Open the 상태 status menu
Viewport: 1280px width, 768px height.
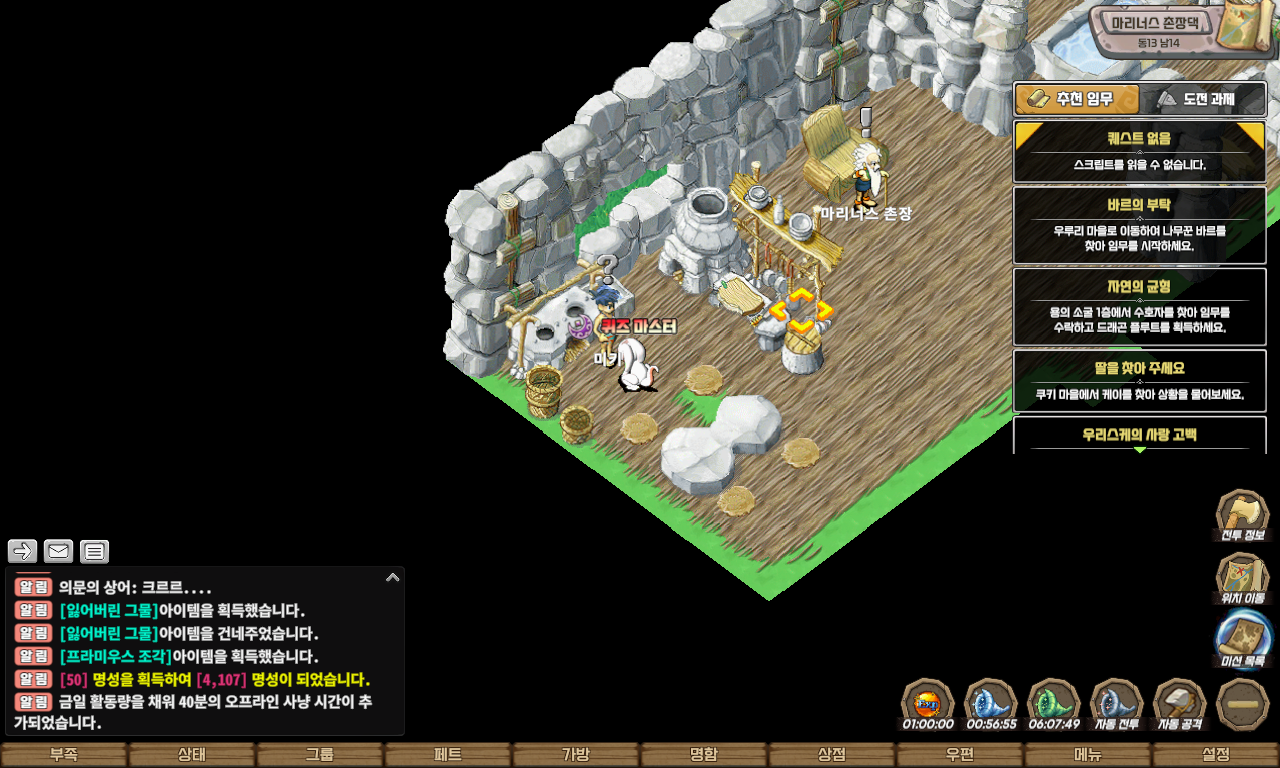(x=192, y=755)
